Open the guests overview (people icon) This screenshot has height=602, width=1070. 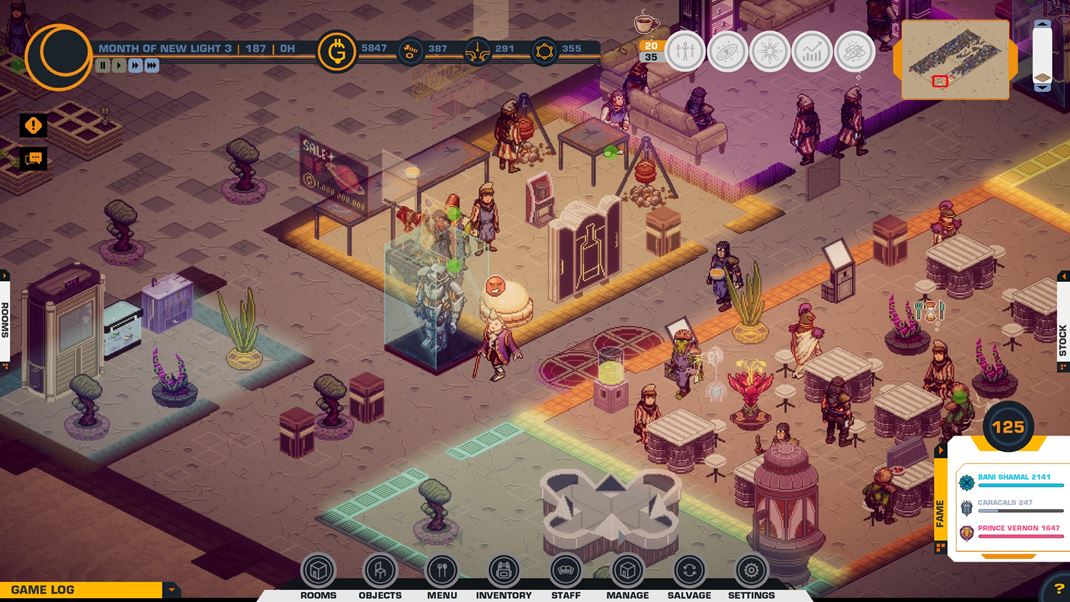[685, 51]
